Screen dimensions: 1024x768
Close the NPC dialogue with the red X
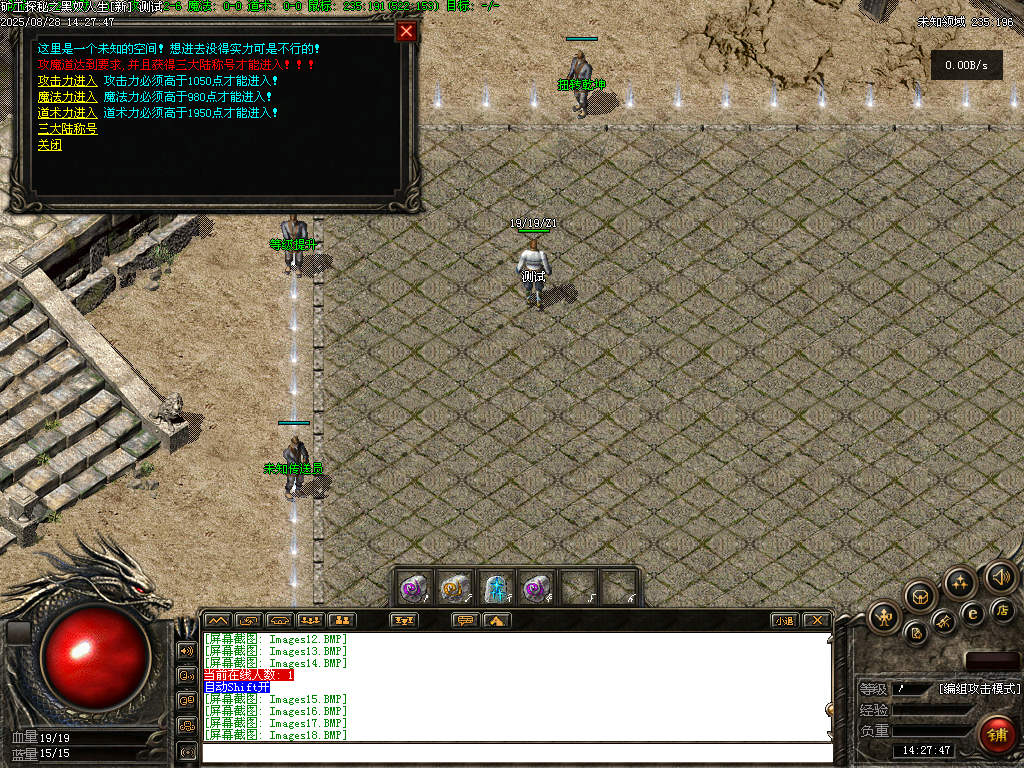pyautogui.click(x=406, y=31)
